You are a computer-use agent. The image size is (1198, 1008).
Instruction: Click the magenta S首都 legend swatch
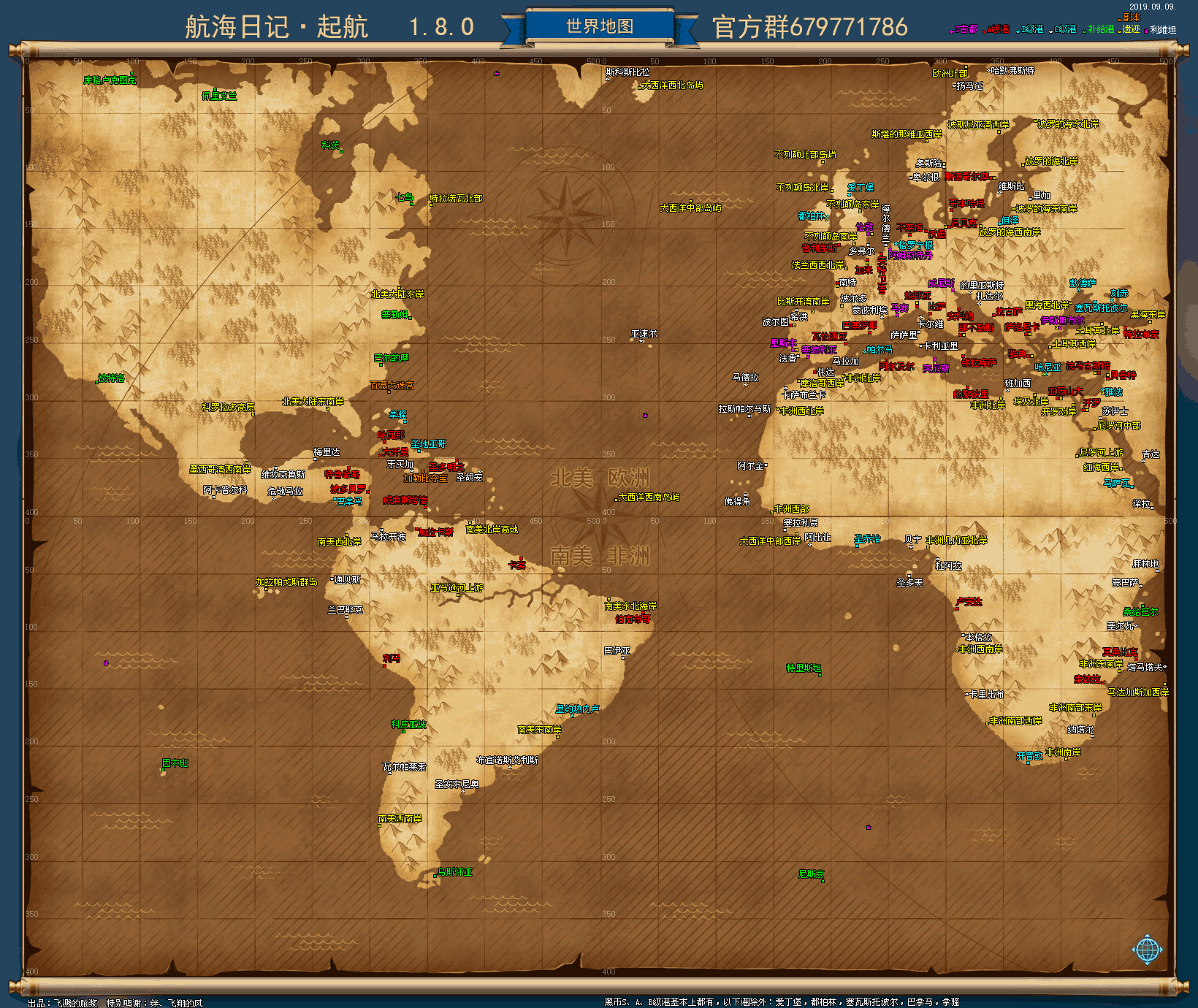coord(951,31)
